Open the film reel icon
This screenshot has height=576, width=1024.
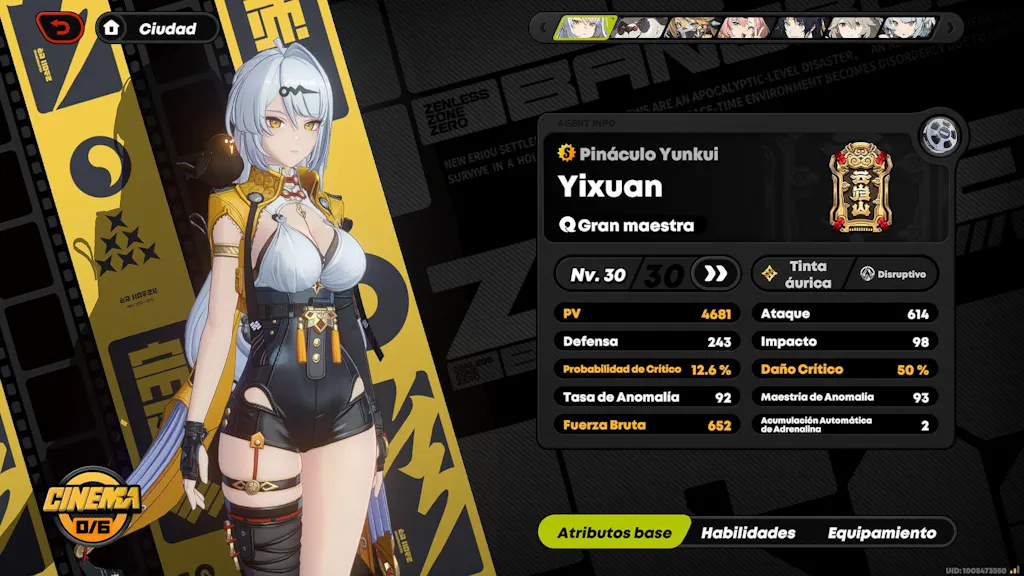tap(940, 133)
